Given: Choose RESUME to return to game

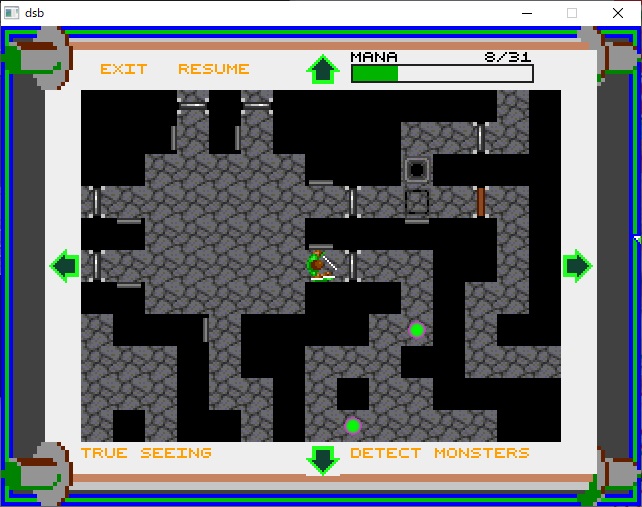Looking at the screenshot, I should pyautogui.click(x=213, y=69).
